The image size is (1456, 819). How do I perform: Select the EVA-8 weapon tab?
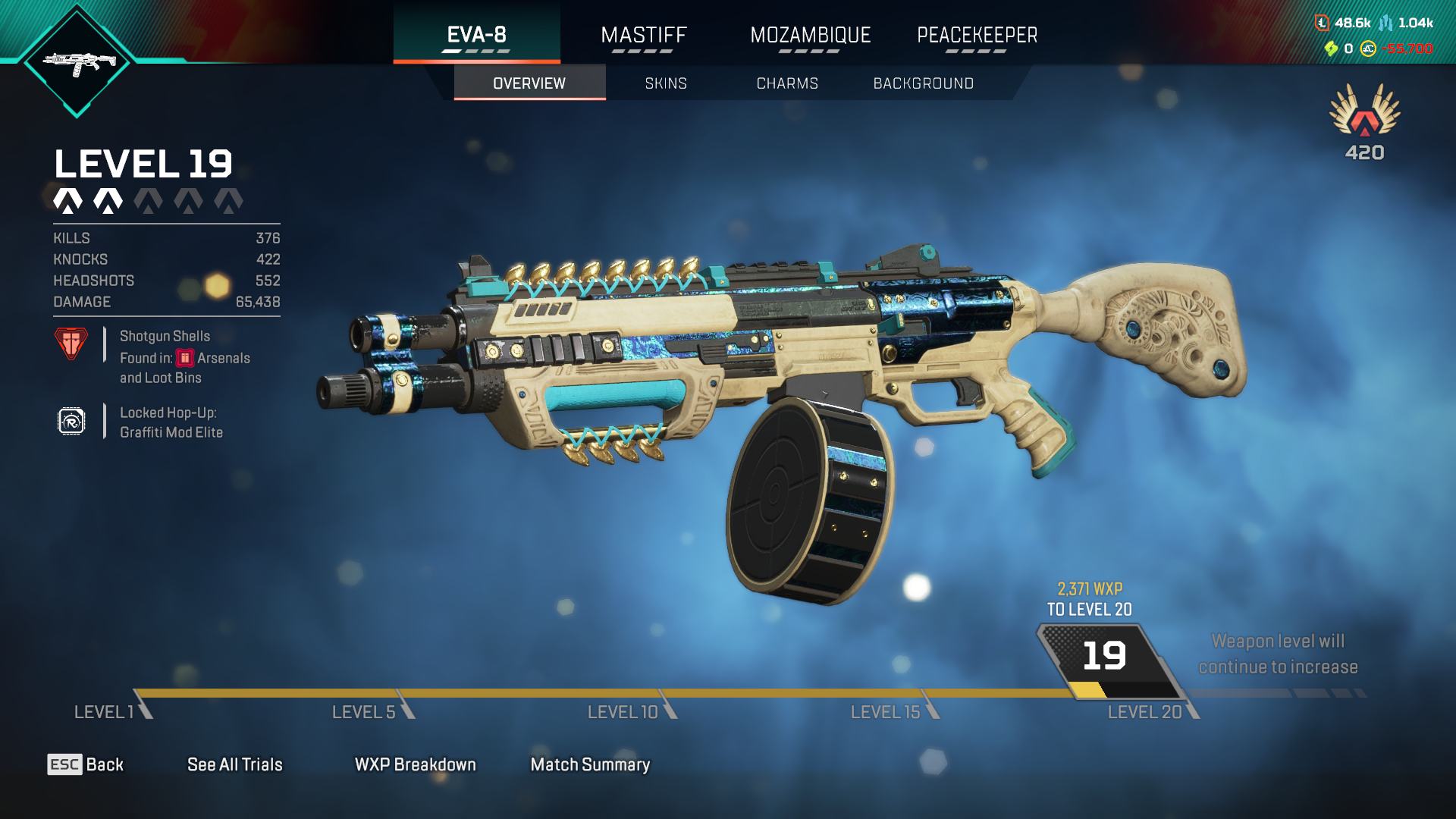(476, 35)
